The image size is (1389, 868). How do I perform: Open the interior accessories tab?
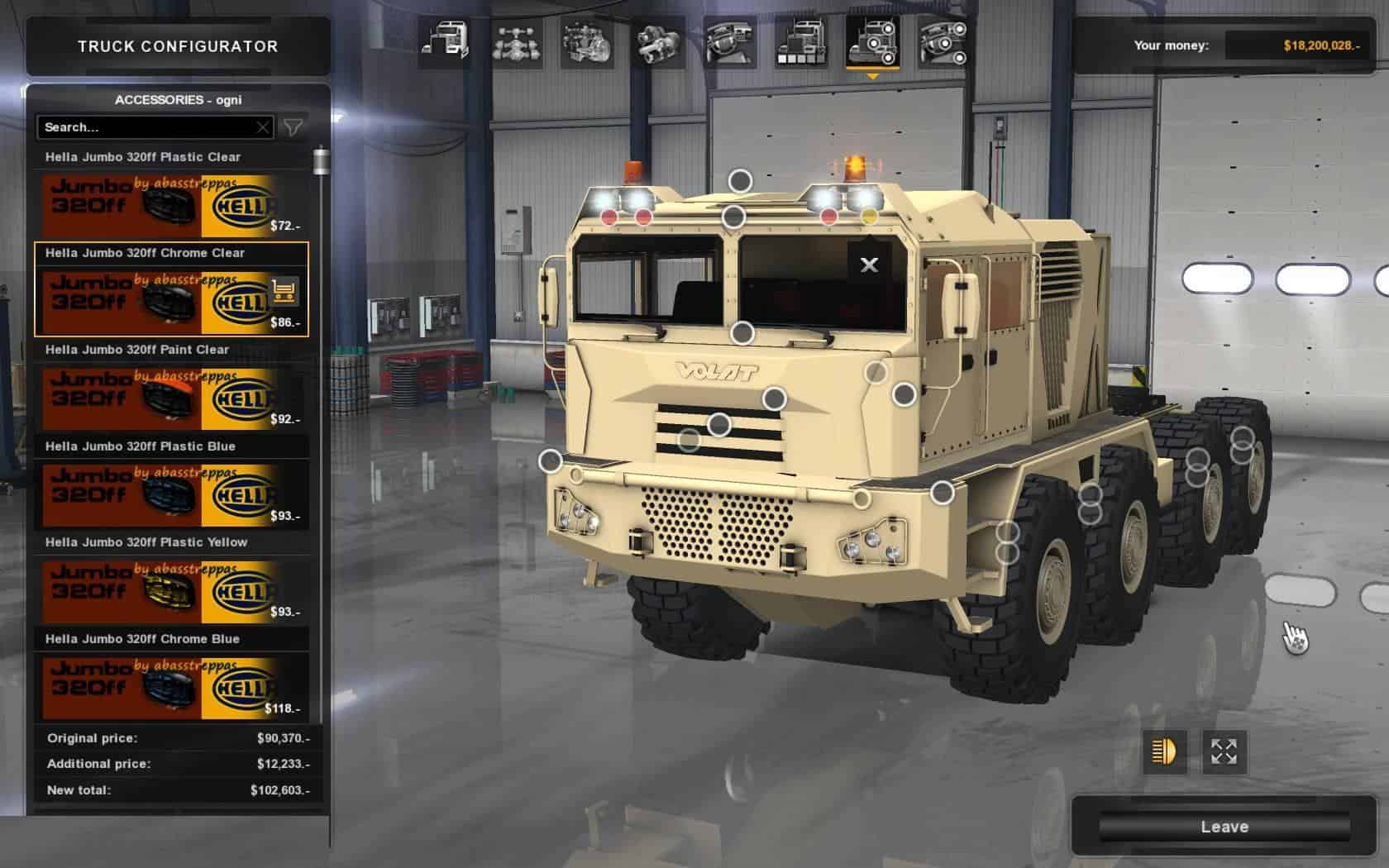coord(944,42)
